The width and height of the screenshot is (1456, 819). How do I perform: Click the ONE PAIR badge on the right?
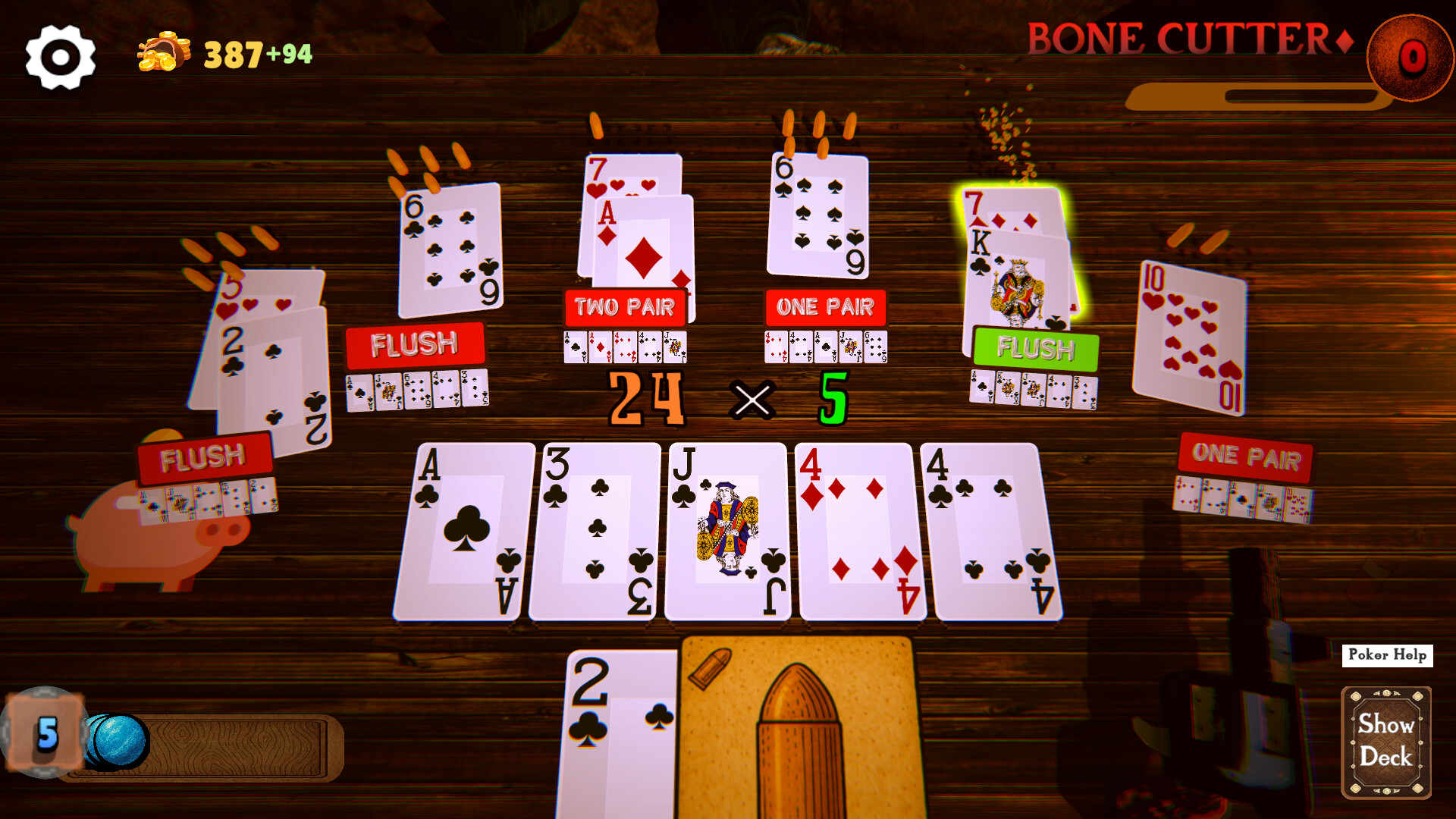1246,457
